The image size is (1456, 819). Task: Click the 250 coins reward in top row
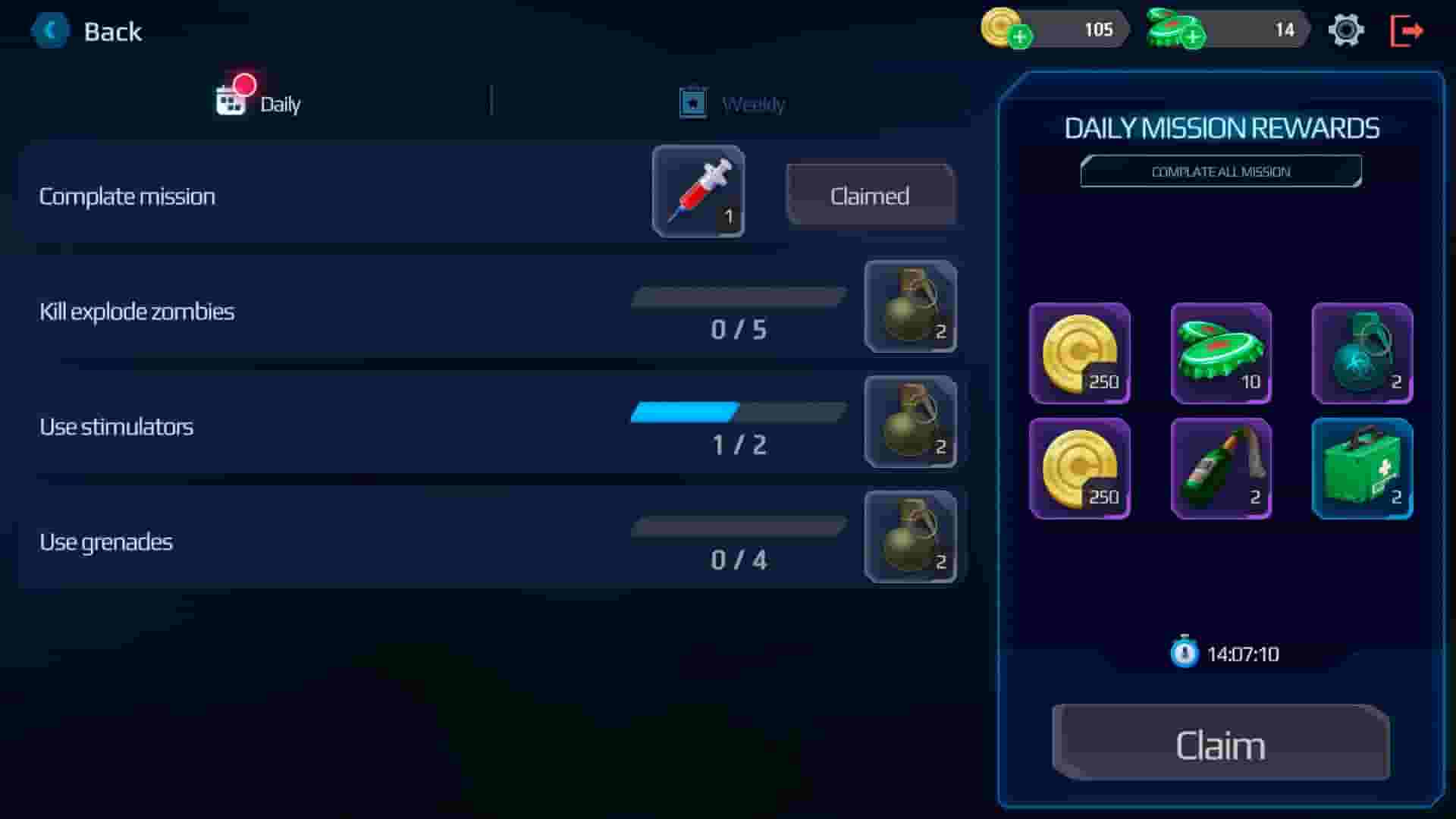coord(1080,353)
